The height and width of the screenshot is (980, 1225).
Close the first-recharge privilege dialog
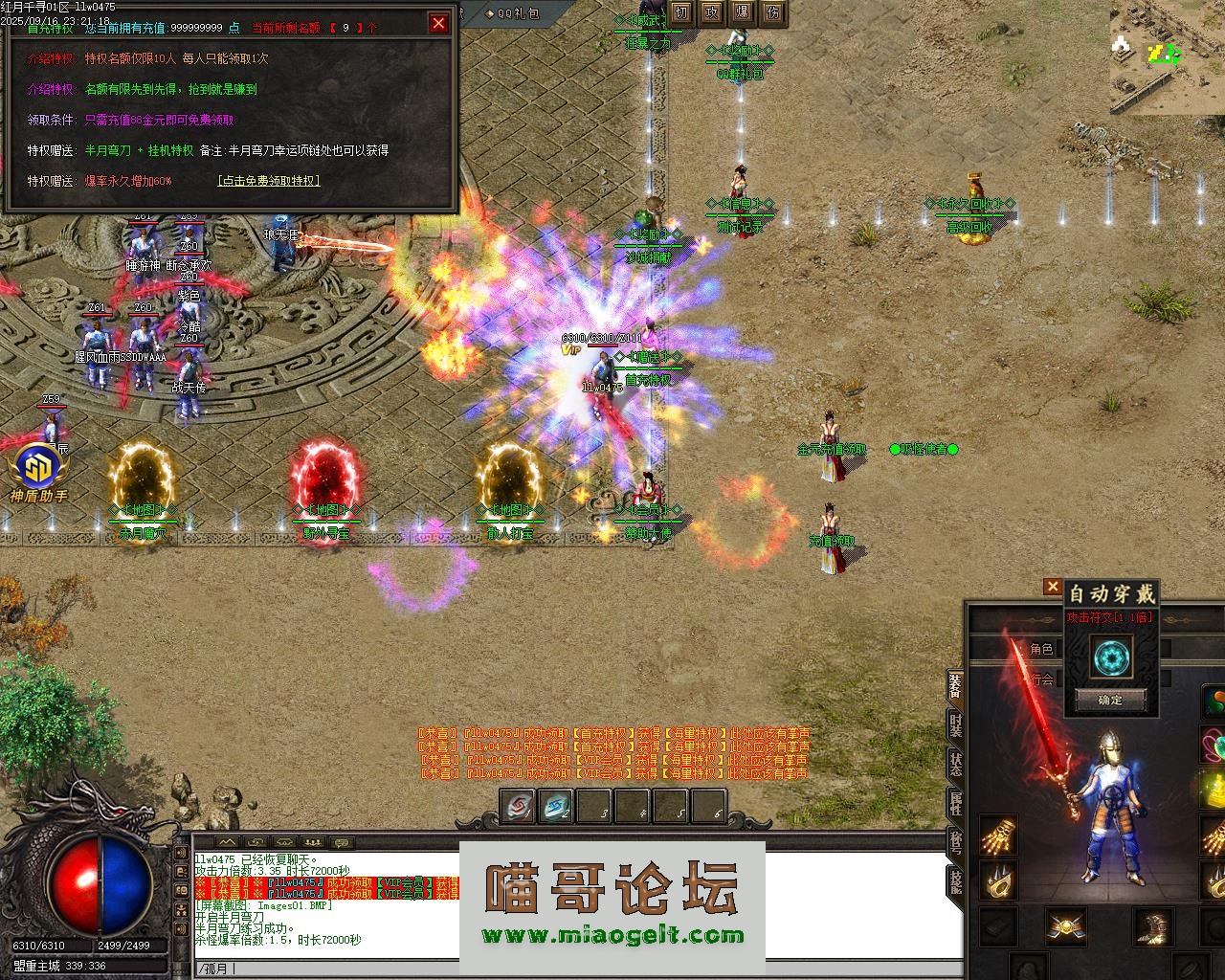(438, 23)
